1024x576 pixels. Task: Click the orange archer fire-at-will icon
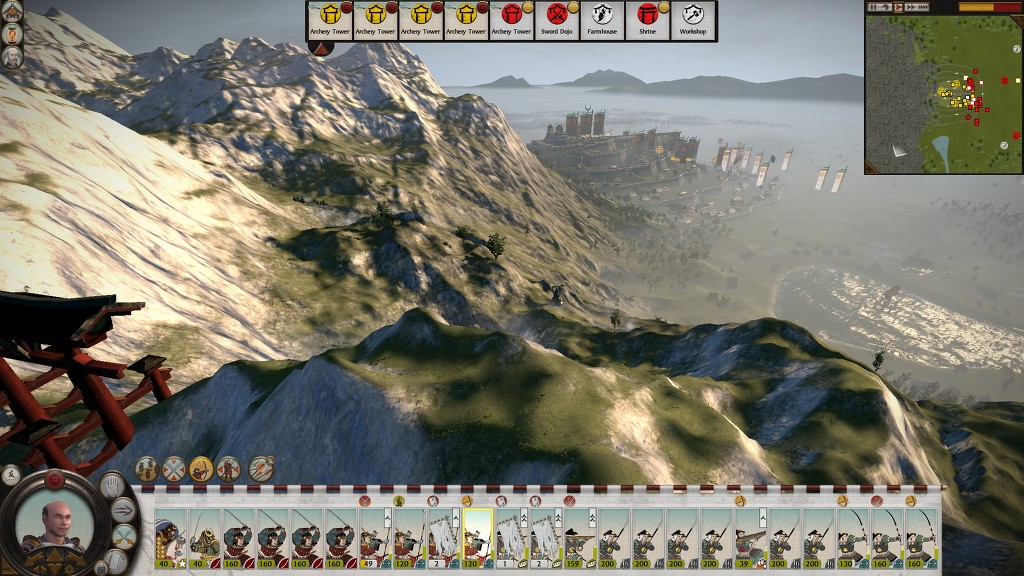coord(201,468)
